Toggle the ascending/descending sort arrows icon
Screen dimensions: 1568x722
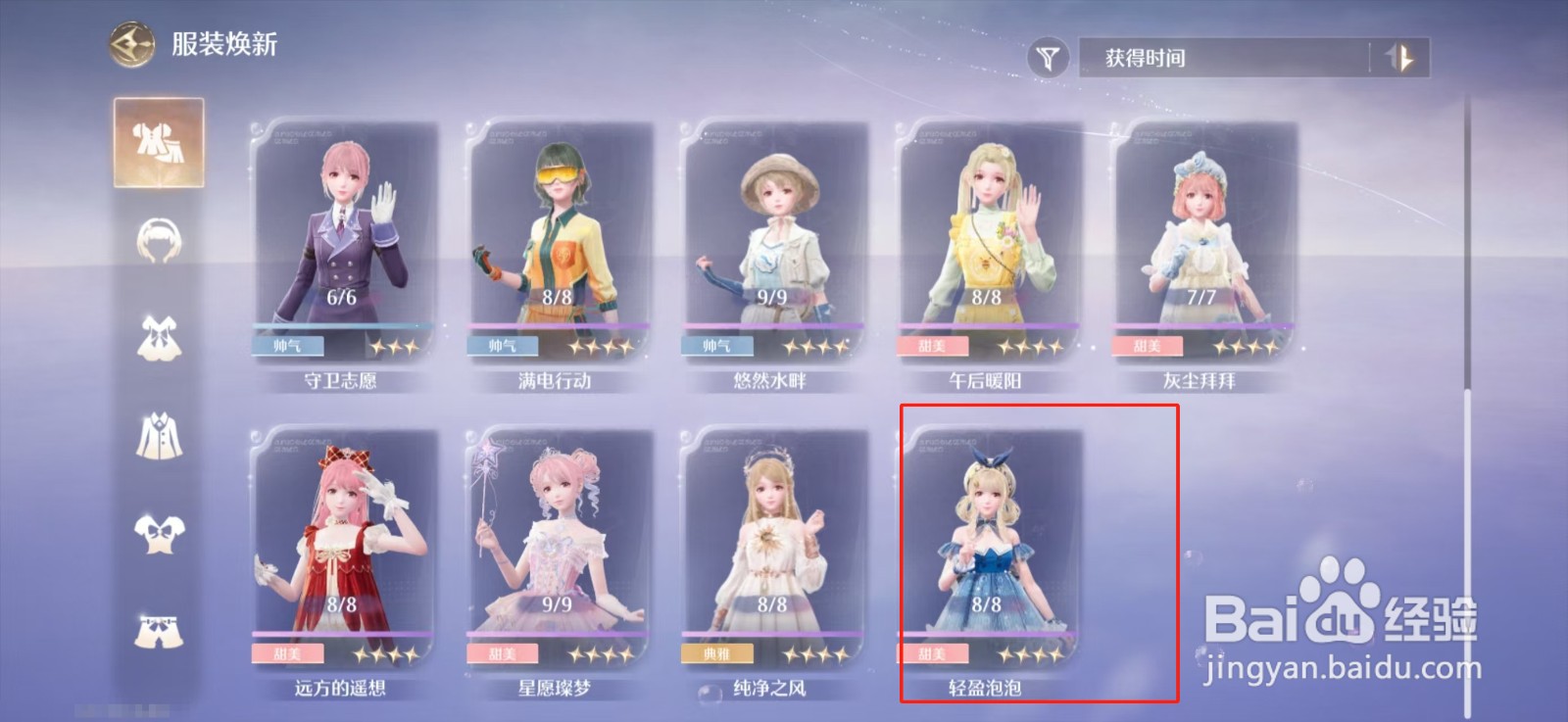[1399, 59]
